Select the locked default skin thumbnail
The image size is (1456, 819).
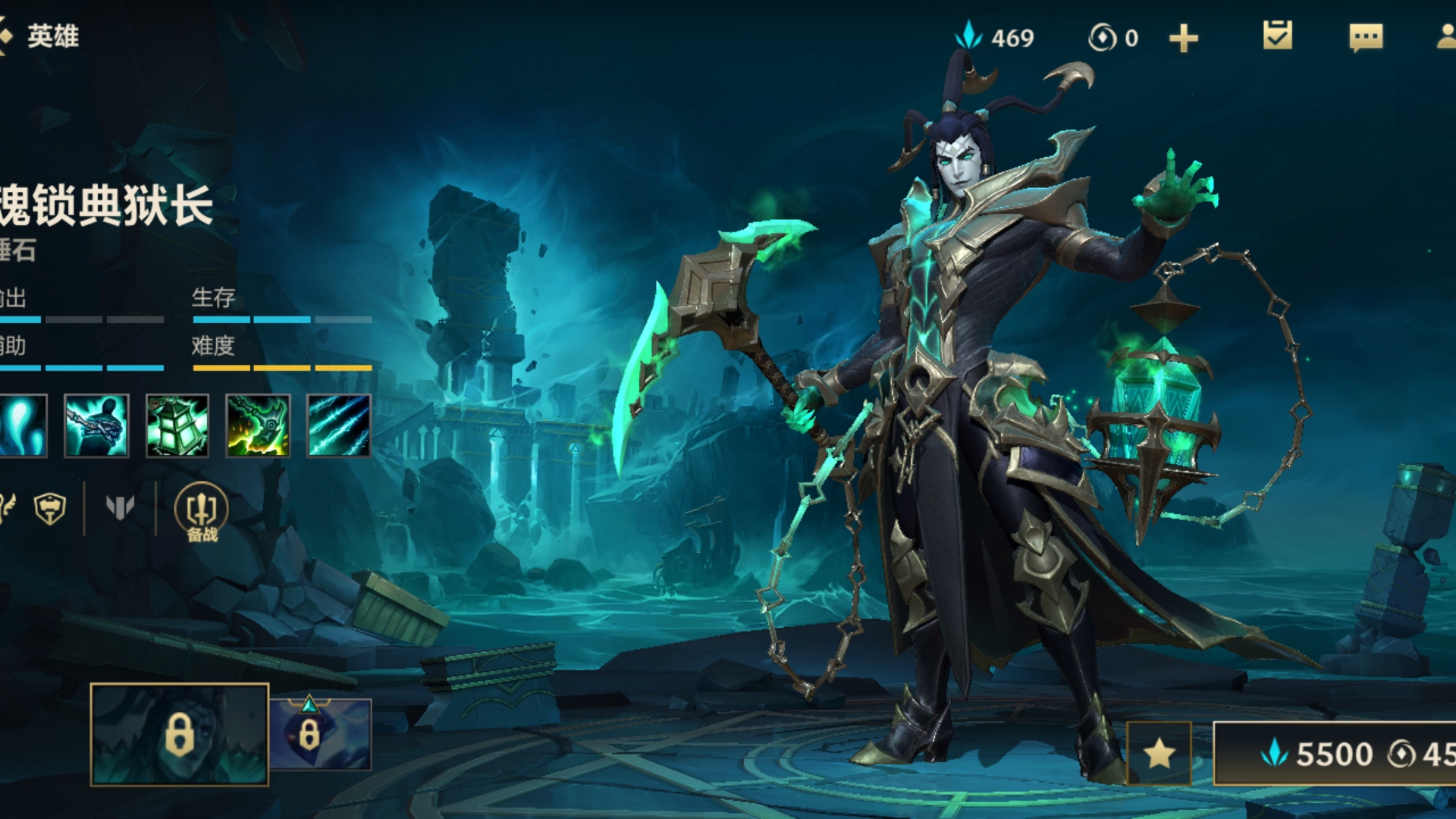pos(180,734)
